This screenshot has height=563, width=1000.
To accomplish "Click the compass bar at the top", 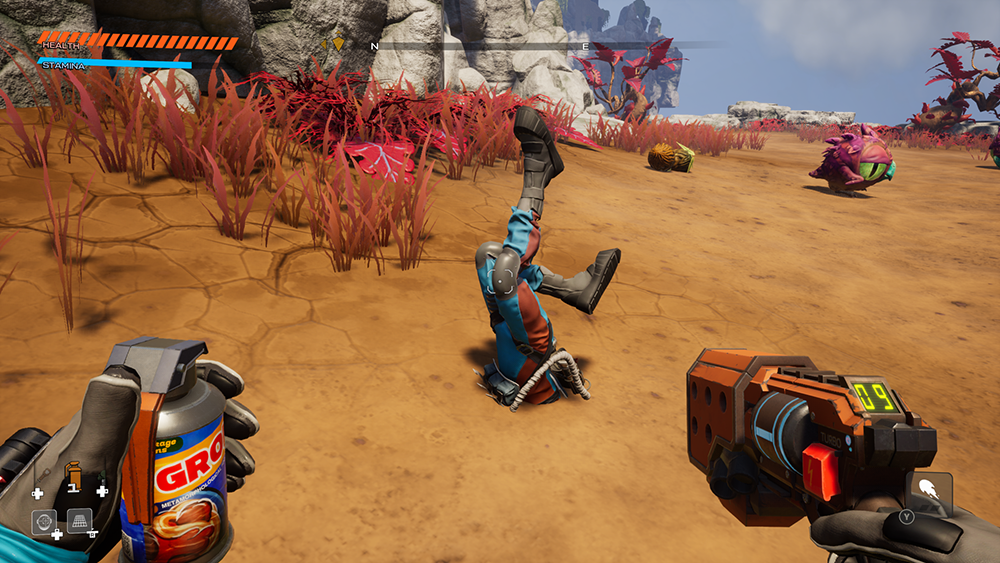I will click(x=520, y=45).
